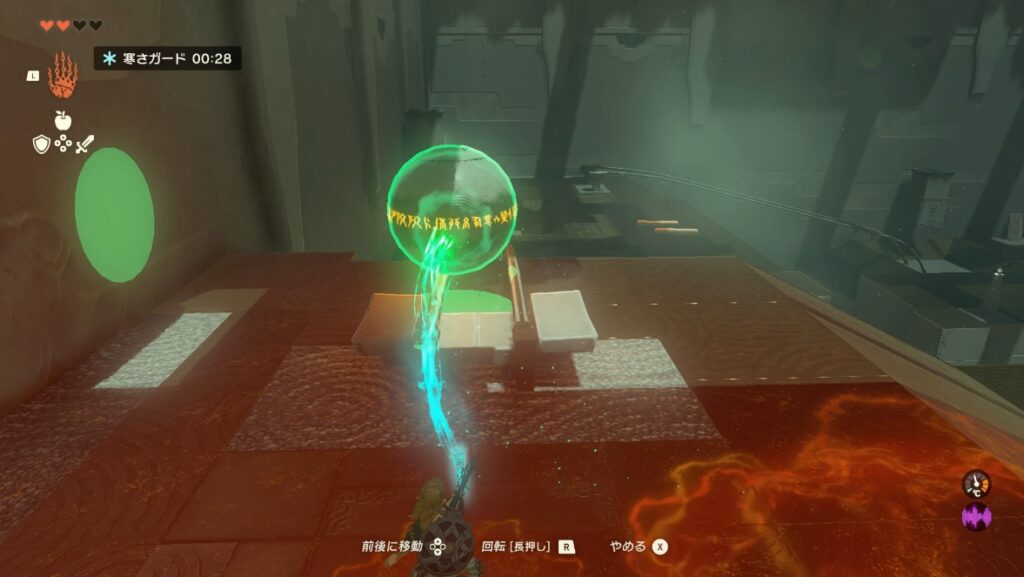1024x577 pixels.
Task: Click the purple noise meter icon
Action: 975,518
